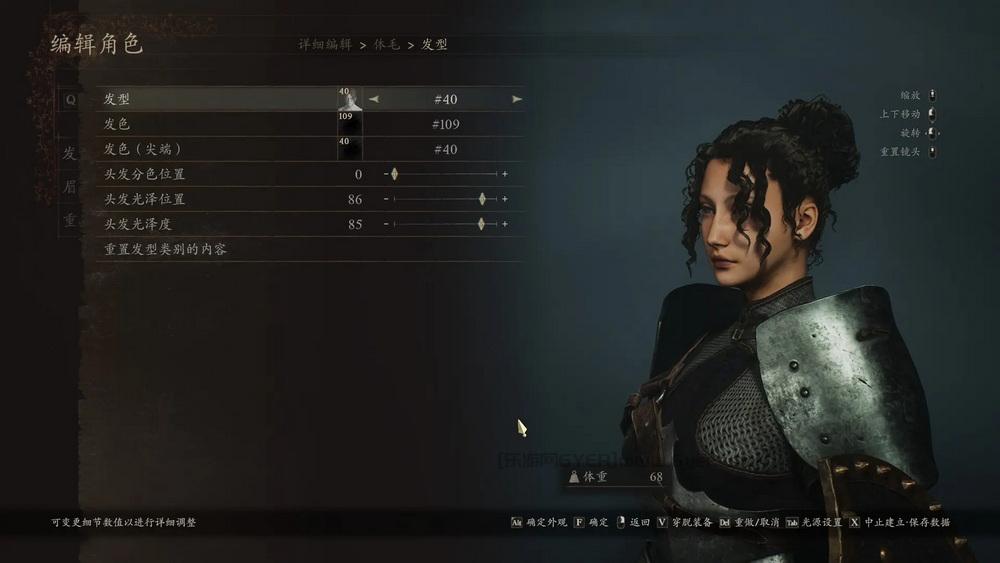The width and height of the screenshot is (1000, 563).
Task: Click the 头发光泽度 slider handle
Action: click(x=481, y=224)
